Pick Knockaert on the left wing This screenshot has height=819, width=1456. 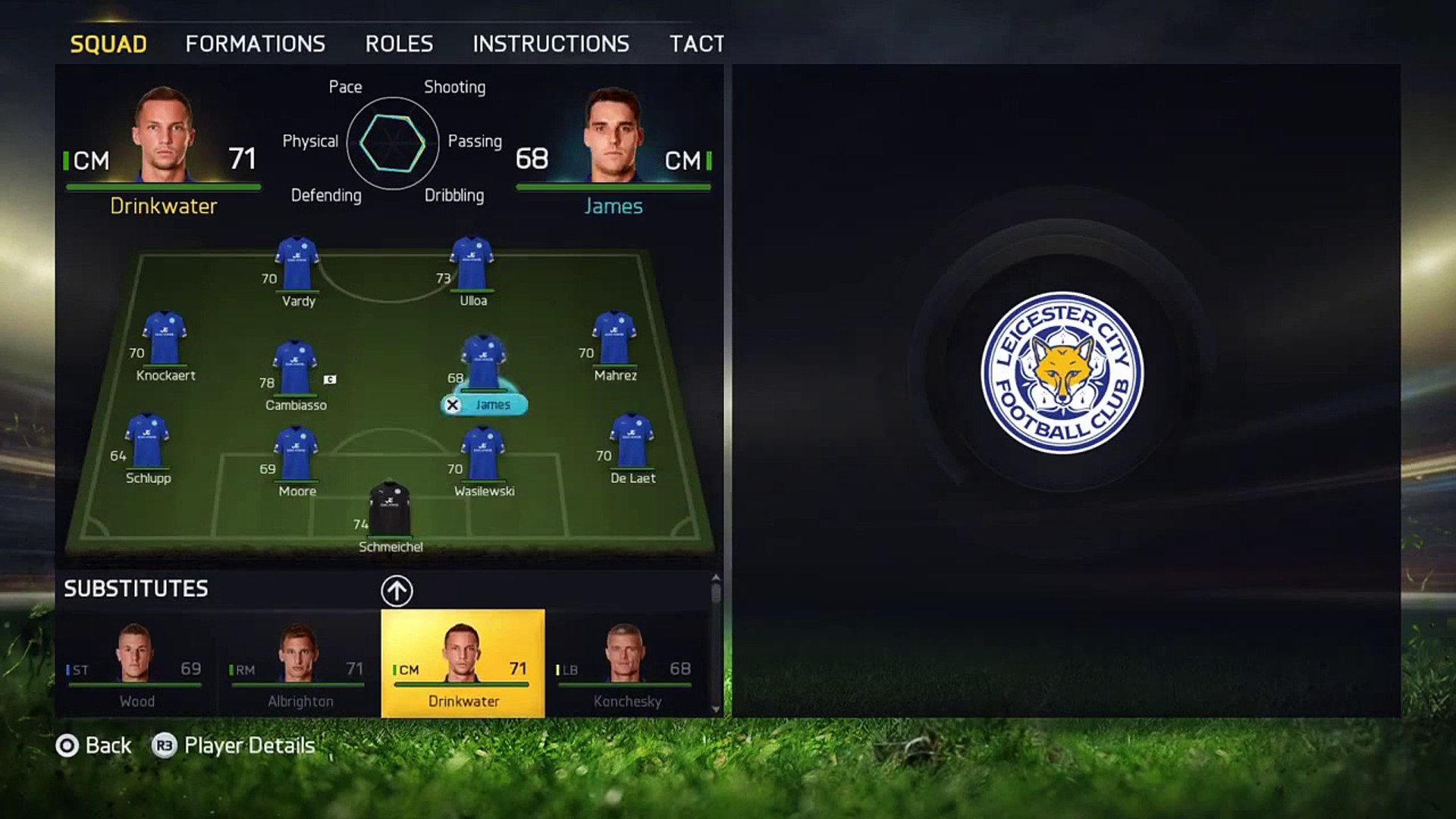tap(165, 340)
